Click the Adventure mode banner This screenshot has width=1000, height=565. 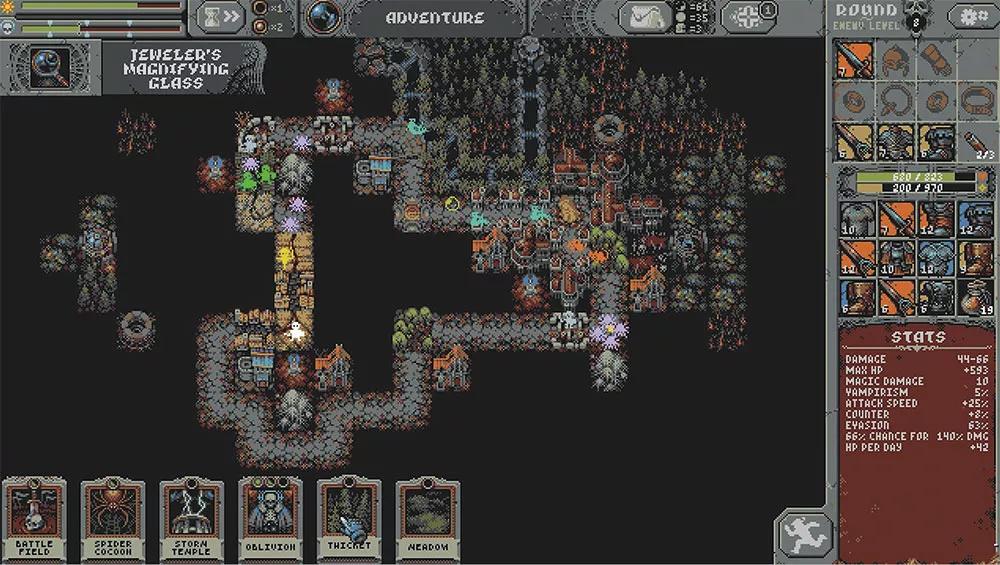[x=435, y=17]
